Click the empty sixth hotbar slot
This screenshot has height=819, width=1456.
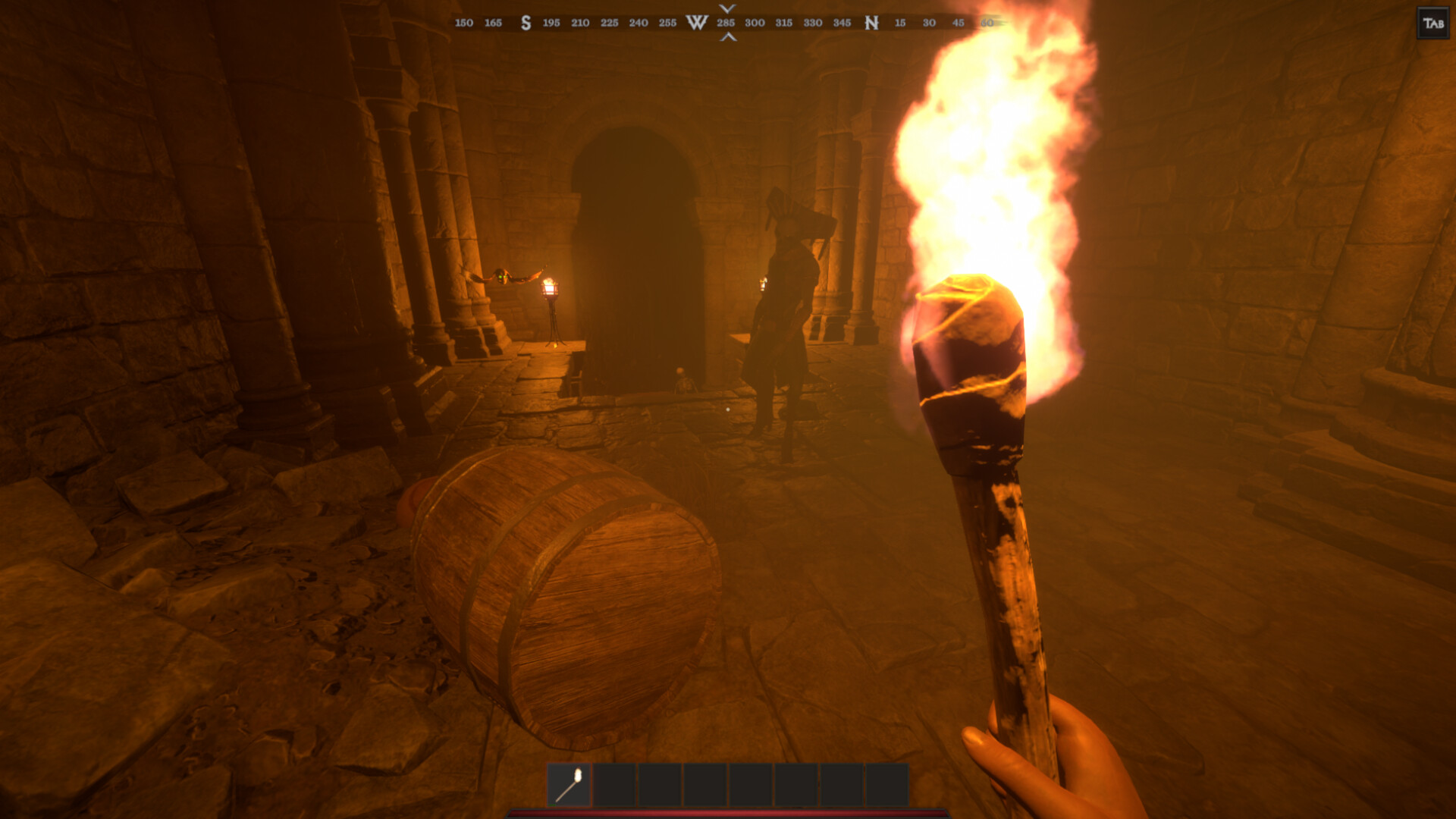798,783
